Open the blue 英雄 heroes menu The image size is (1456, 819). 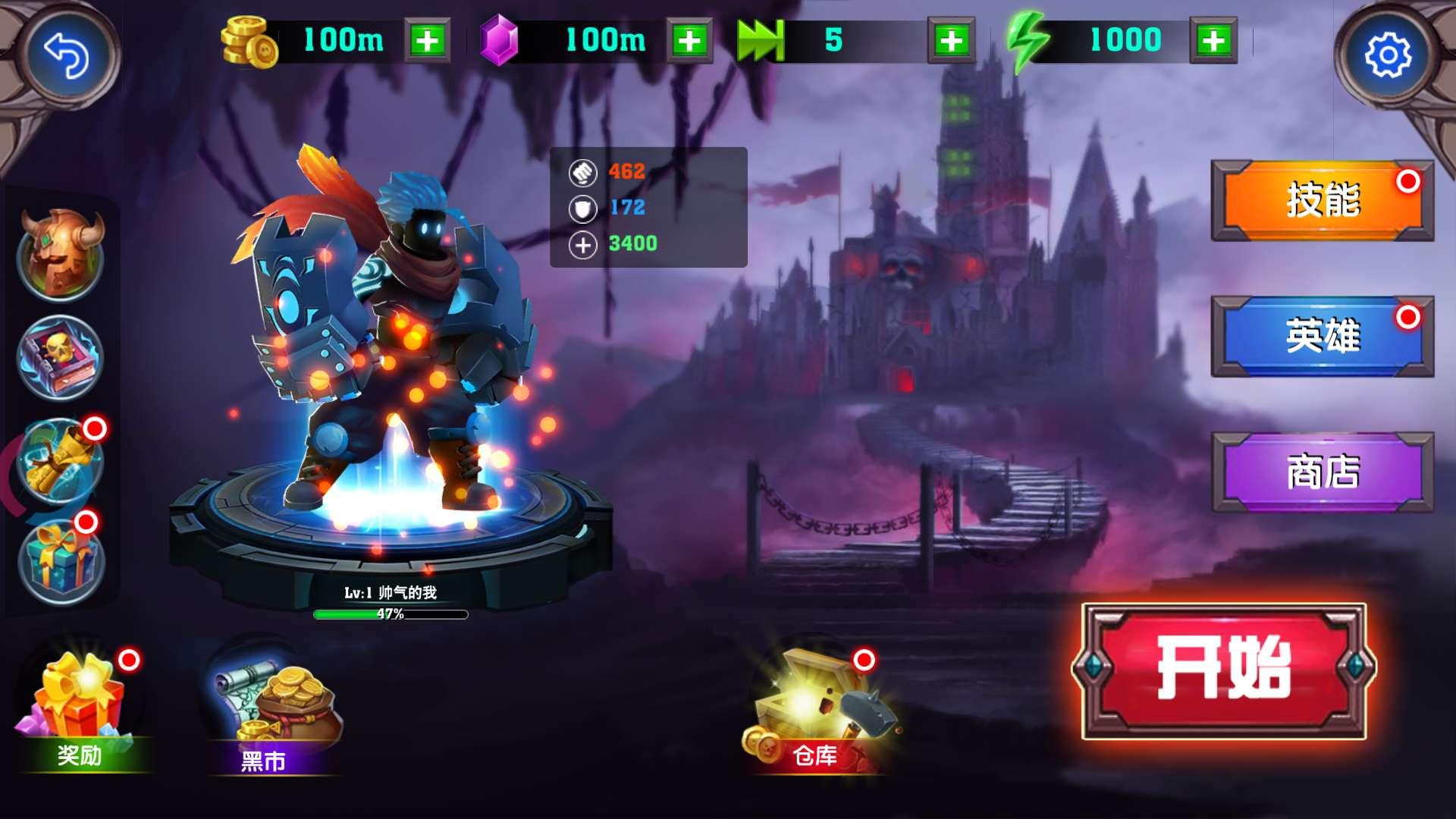click(1322, 336)
